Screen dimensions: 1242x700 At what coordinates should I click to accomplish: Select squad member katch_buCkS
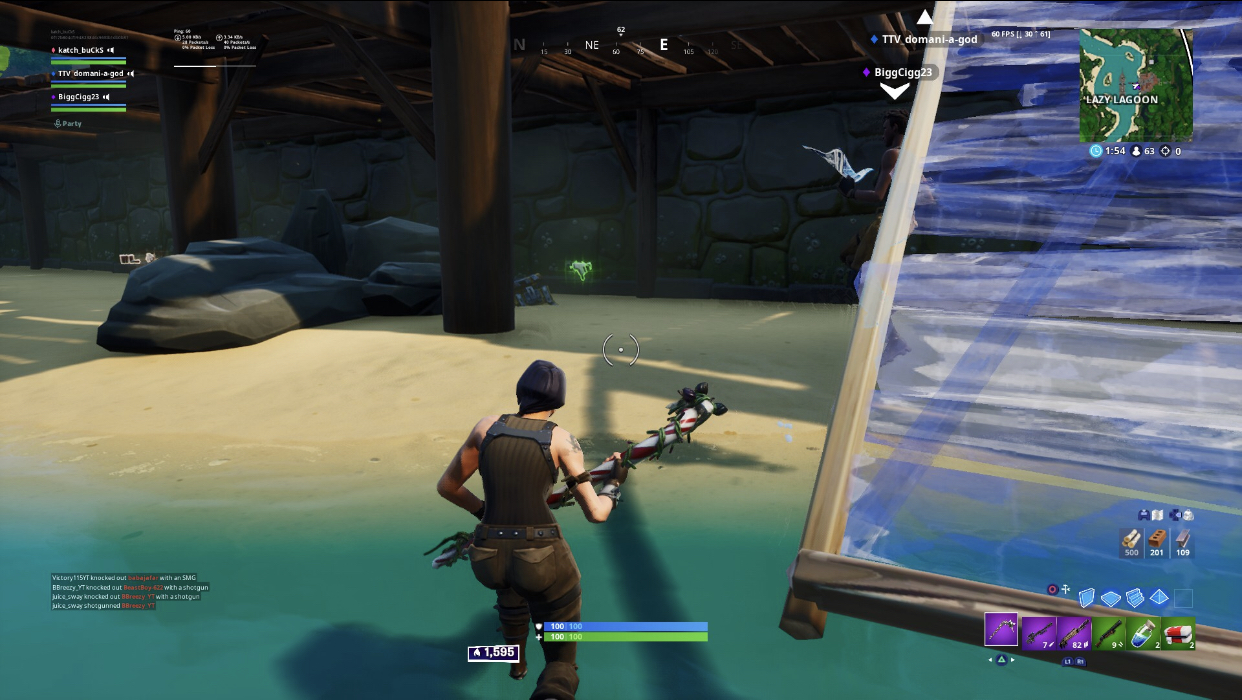click(x=81, y=50)
